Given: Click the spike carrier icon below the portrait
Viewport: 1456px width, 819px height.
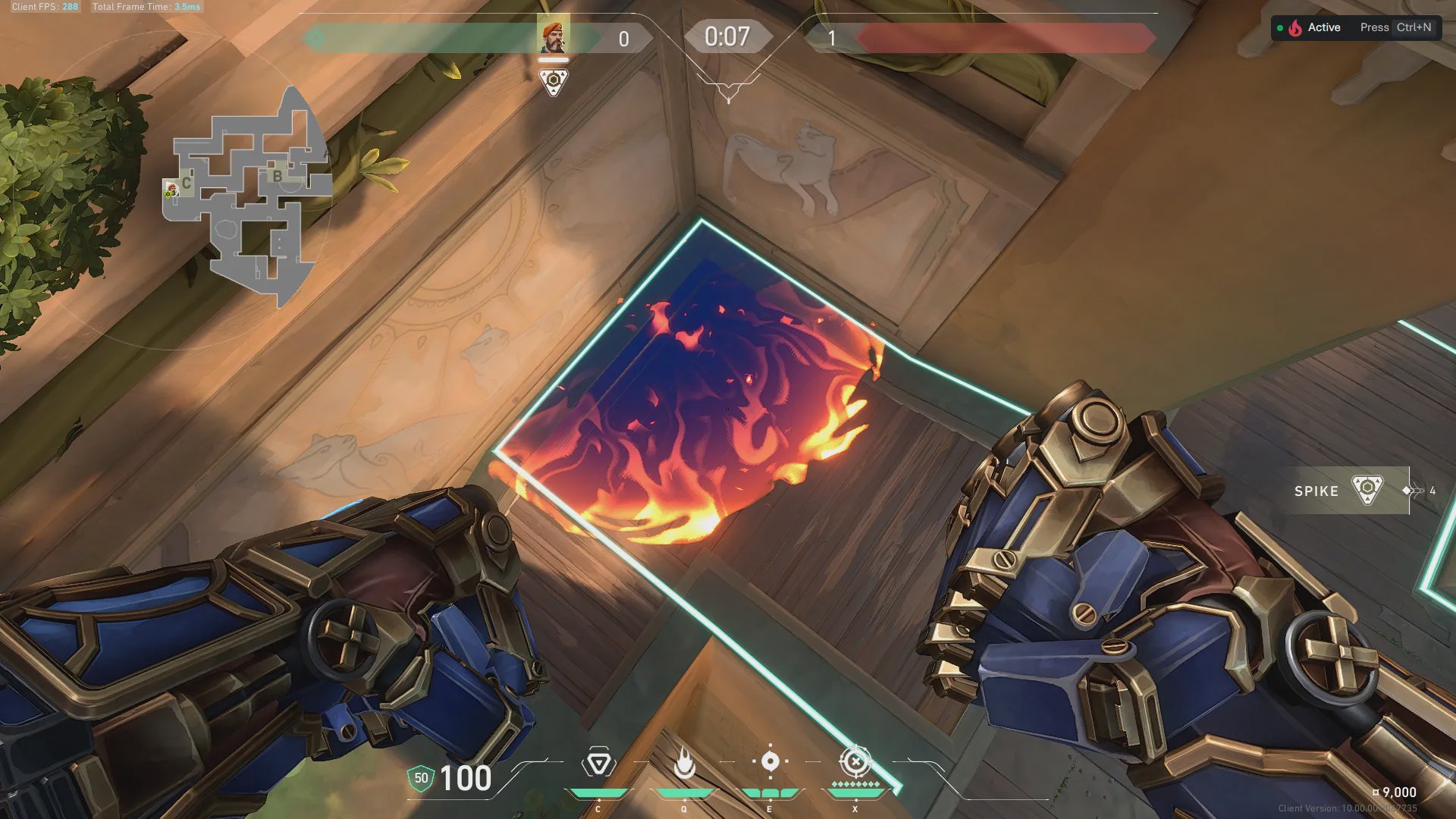Looking at the screenshot, I should point(554,82).
